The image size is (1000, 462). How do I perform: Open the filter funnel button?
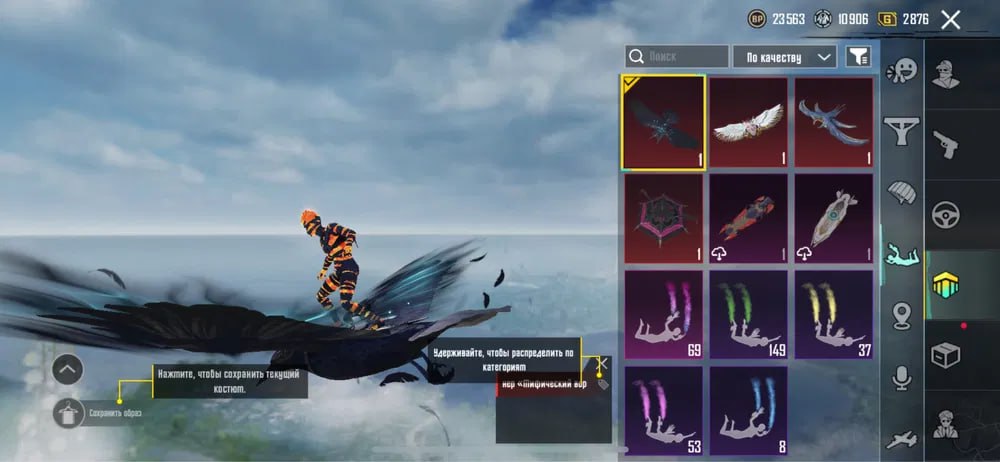pos(857,57)
